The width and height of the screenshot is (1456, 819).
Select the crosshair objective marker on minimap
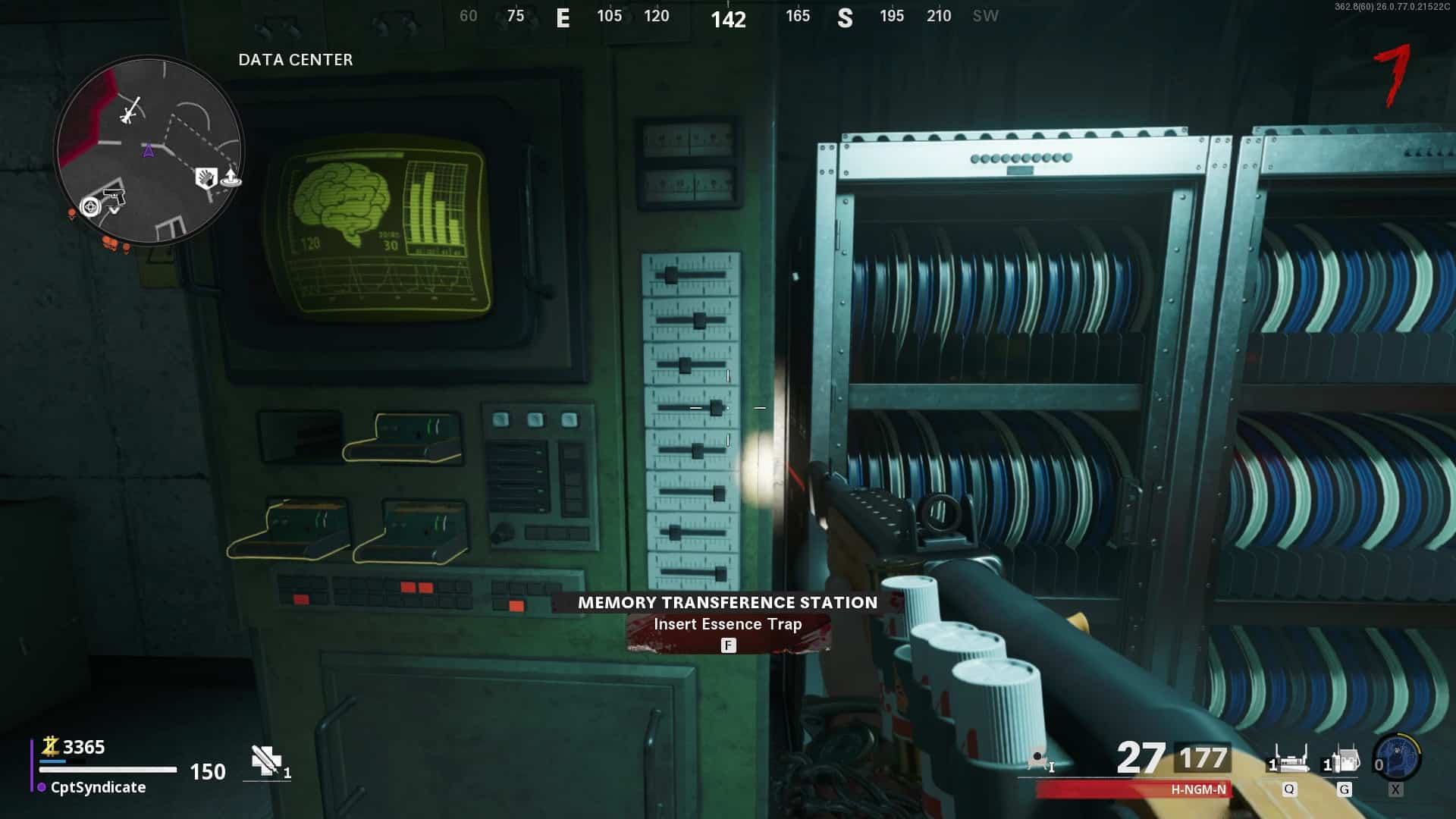coord(90,206)
